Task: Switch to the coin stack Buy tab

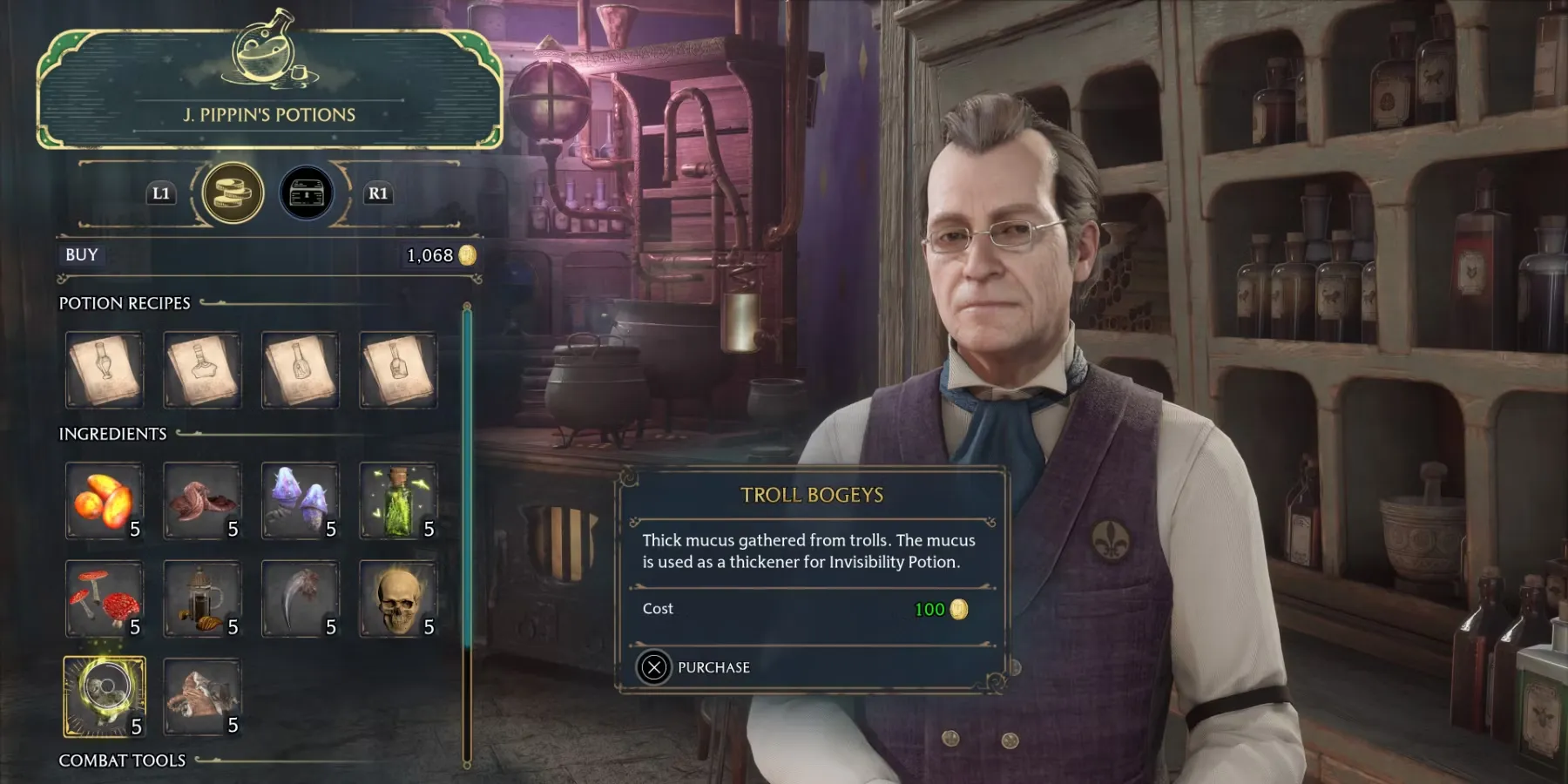Action: click(x=233, y=193)
